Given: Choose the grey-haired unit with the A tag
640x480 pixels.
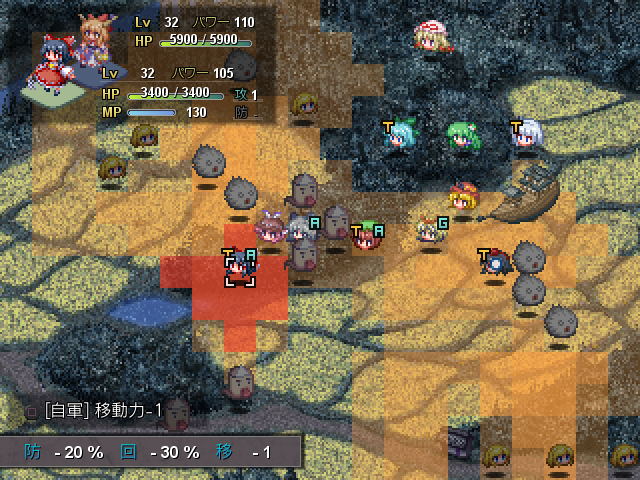Looking at the screenshot, I should tap(302, 230).
